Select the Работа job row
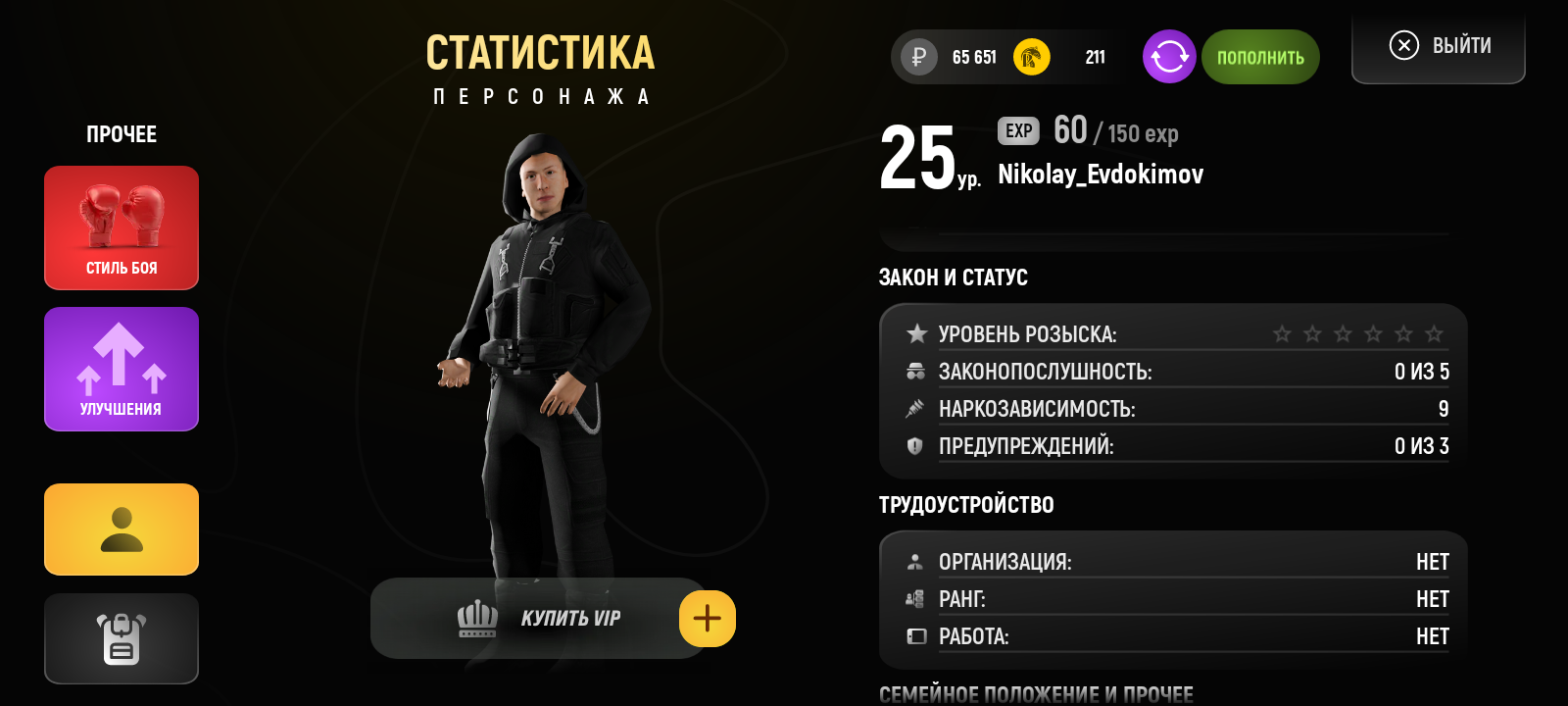 coord(1176,636)
